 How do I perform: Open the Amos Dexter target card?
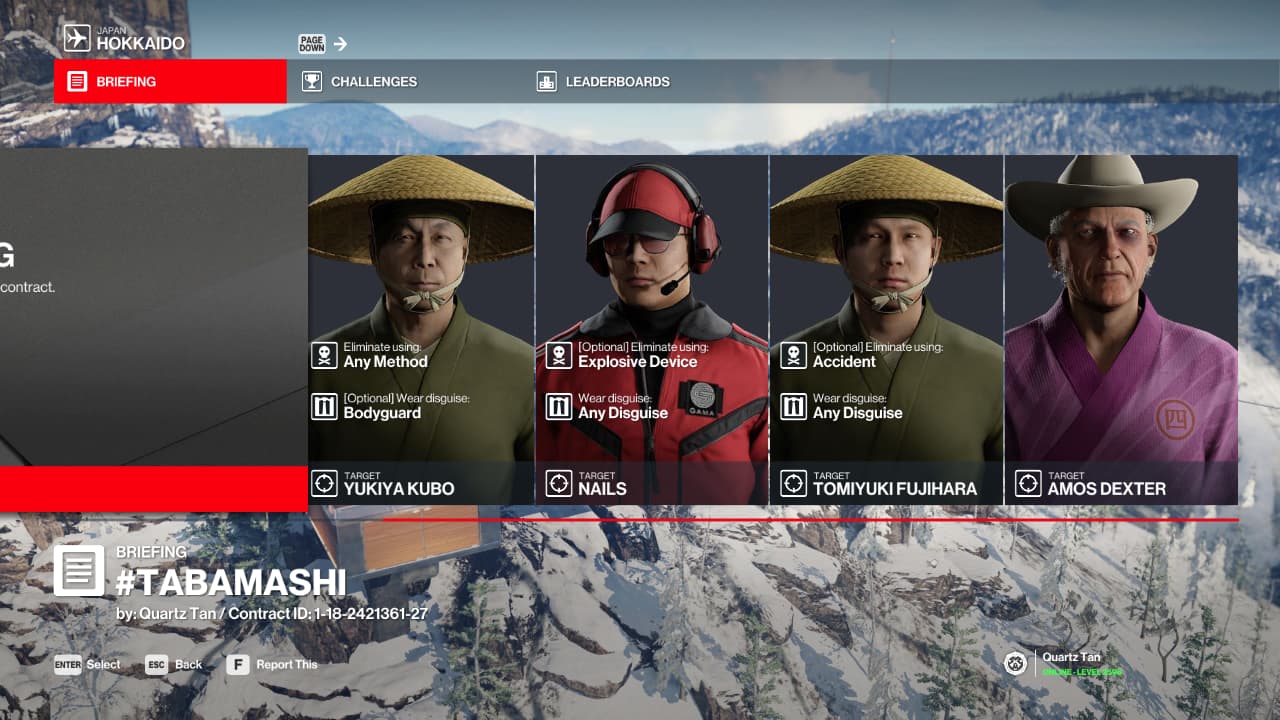(1121, 330)
